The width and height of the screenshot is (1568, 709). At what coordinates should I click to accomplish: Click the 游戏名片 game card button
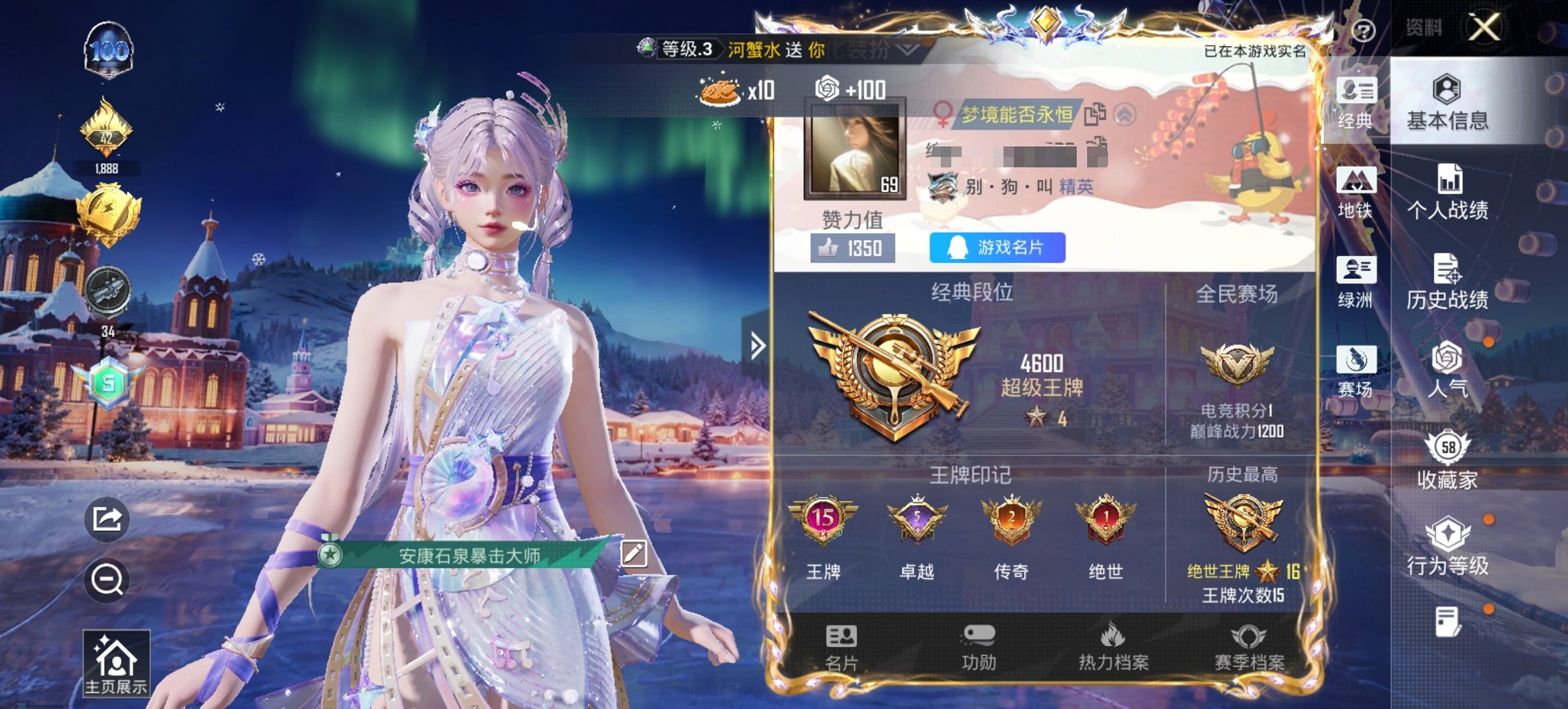pos(996,247)
